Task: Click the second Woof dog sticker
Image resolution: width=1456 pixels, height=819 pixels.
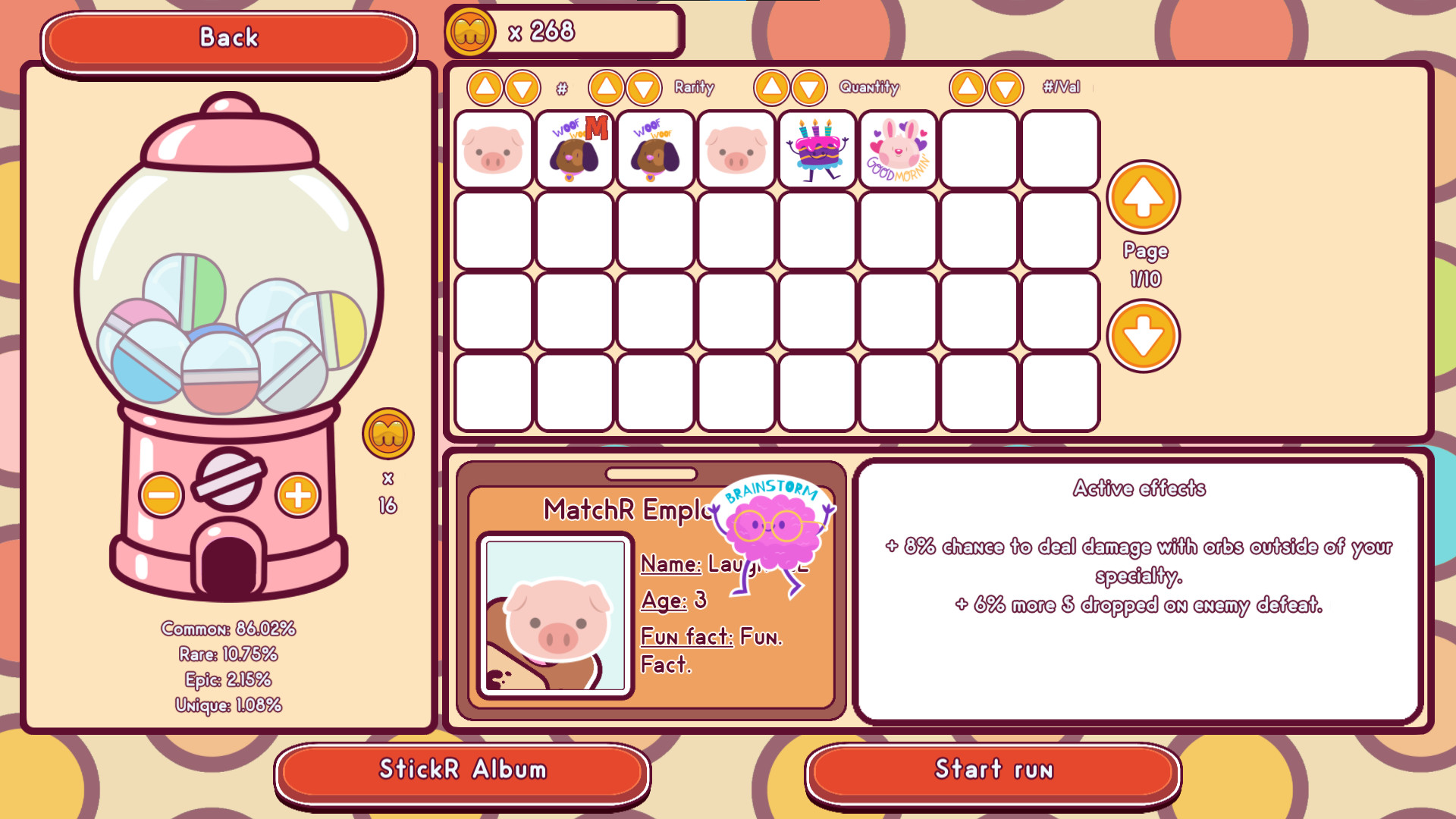Action: pyautogui.click(x=655, y=149)
